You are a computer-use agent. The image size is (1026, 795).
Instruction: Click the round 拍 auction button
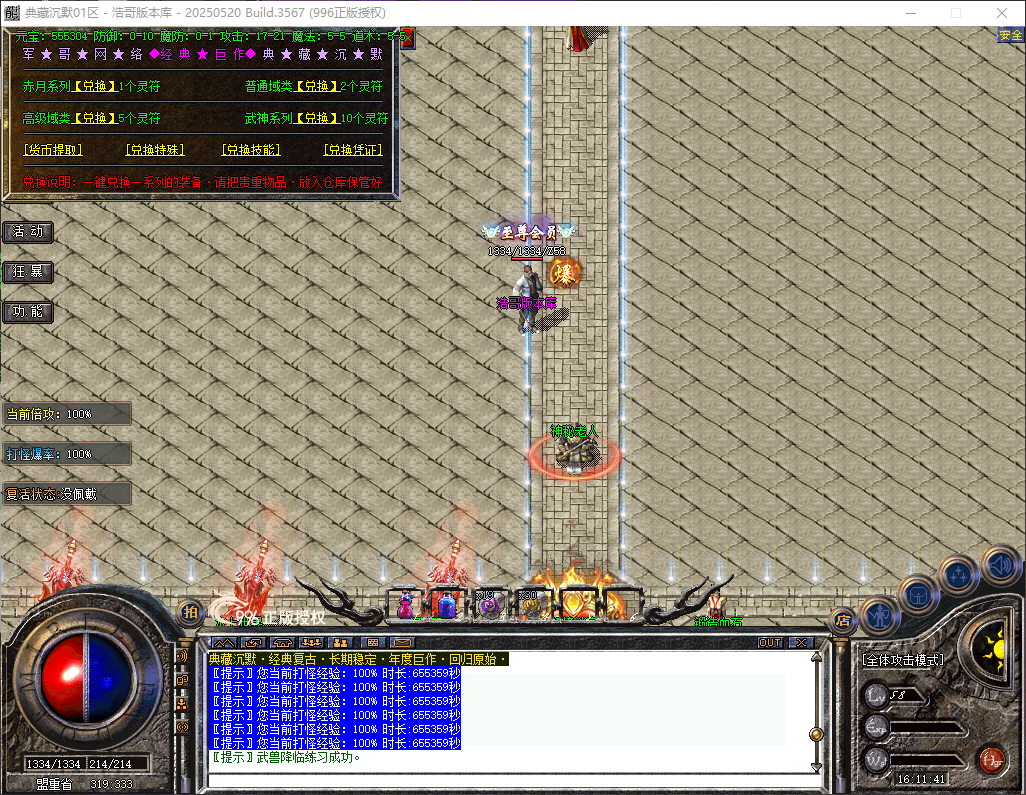click(x=190, y=611)
